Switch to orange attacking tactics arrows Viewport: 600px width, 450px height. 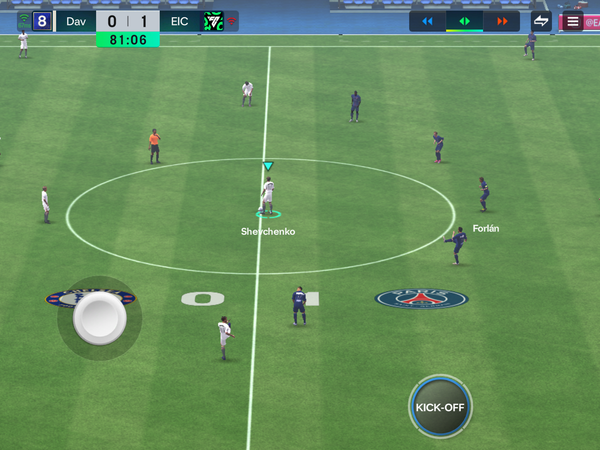pos(501,21)
